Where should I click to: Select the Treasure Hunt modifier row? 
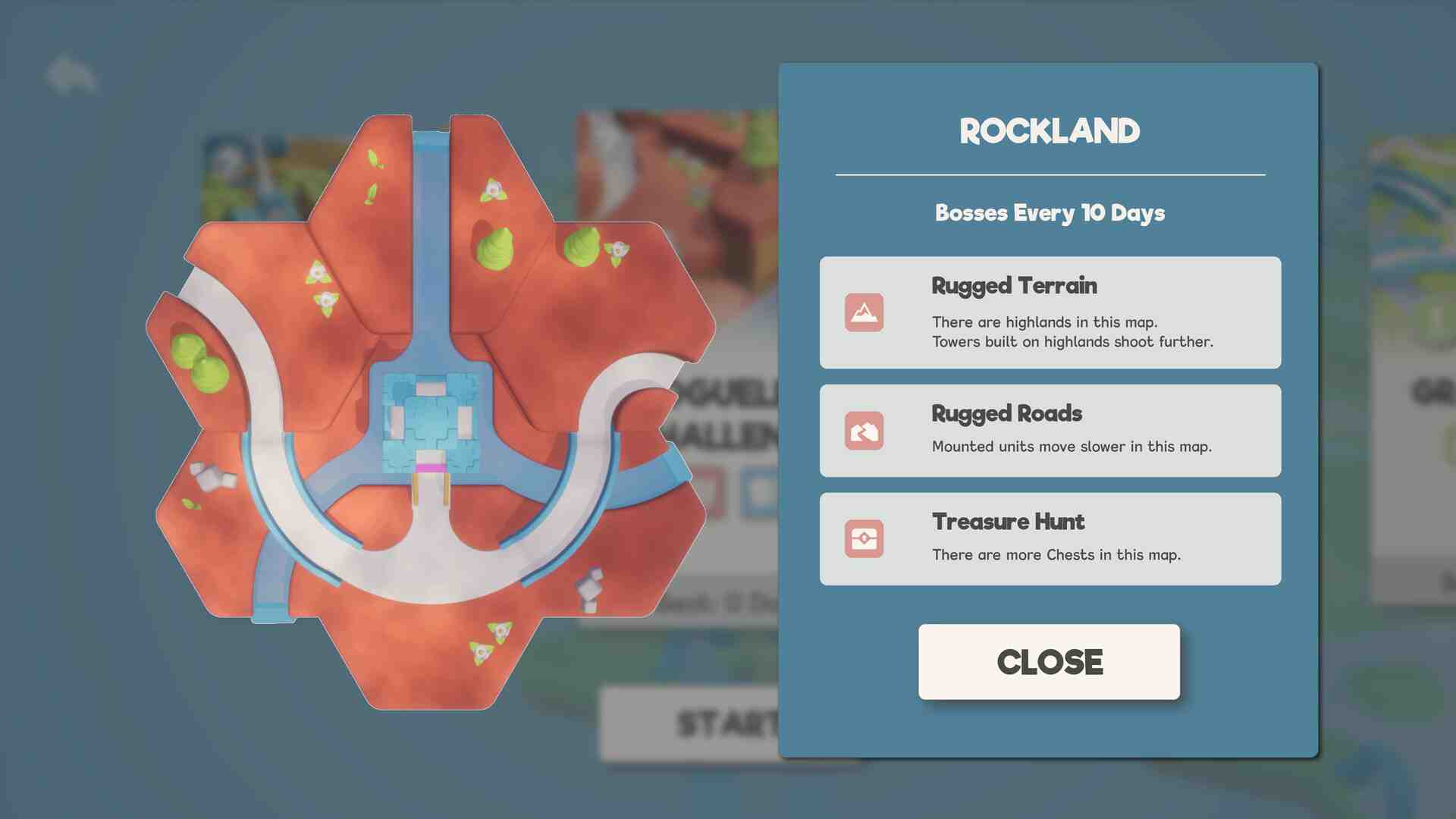click(x=1050, y=538)
